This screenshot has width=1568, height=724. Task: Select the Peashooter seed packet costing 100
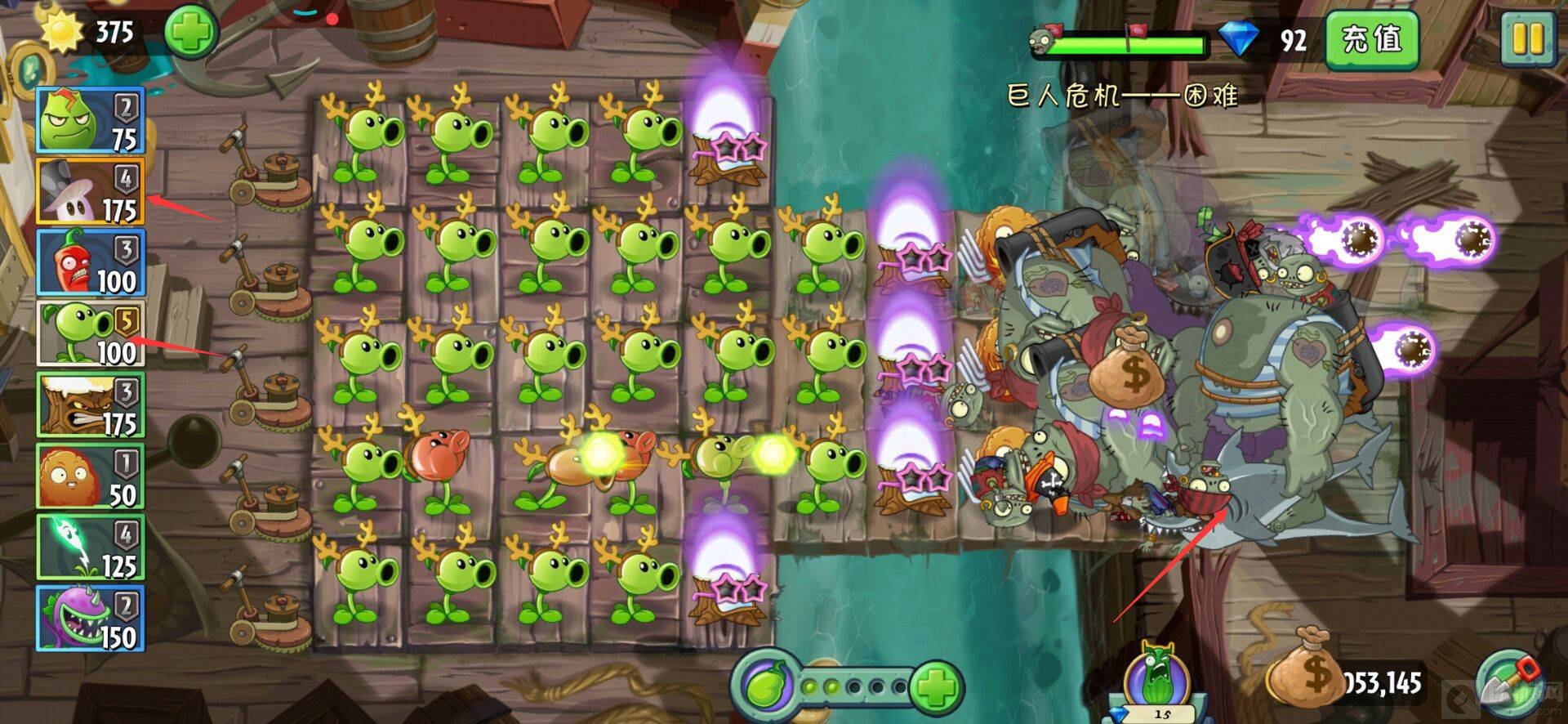pyautogui.click(x=91, y=333)
